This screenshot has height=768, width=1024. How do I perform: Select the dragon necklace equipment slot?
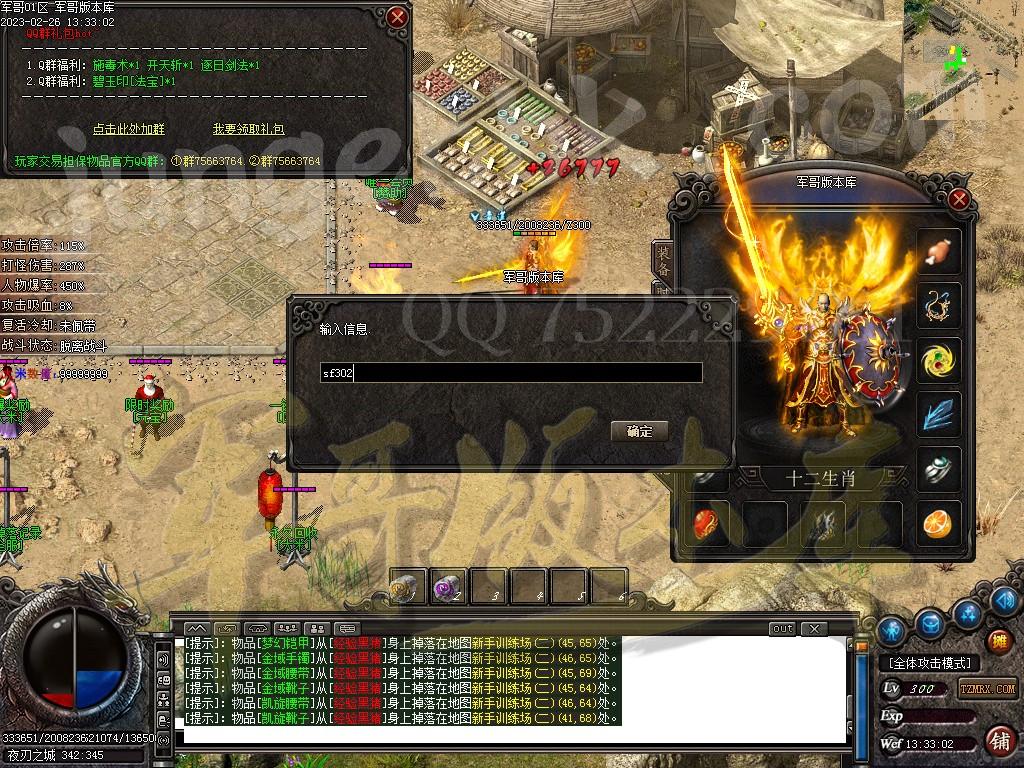939,305
